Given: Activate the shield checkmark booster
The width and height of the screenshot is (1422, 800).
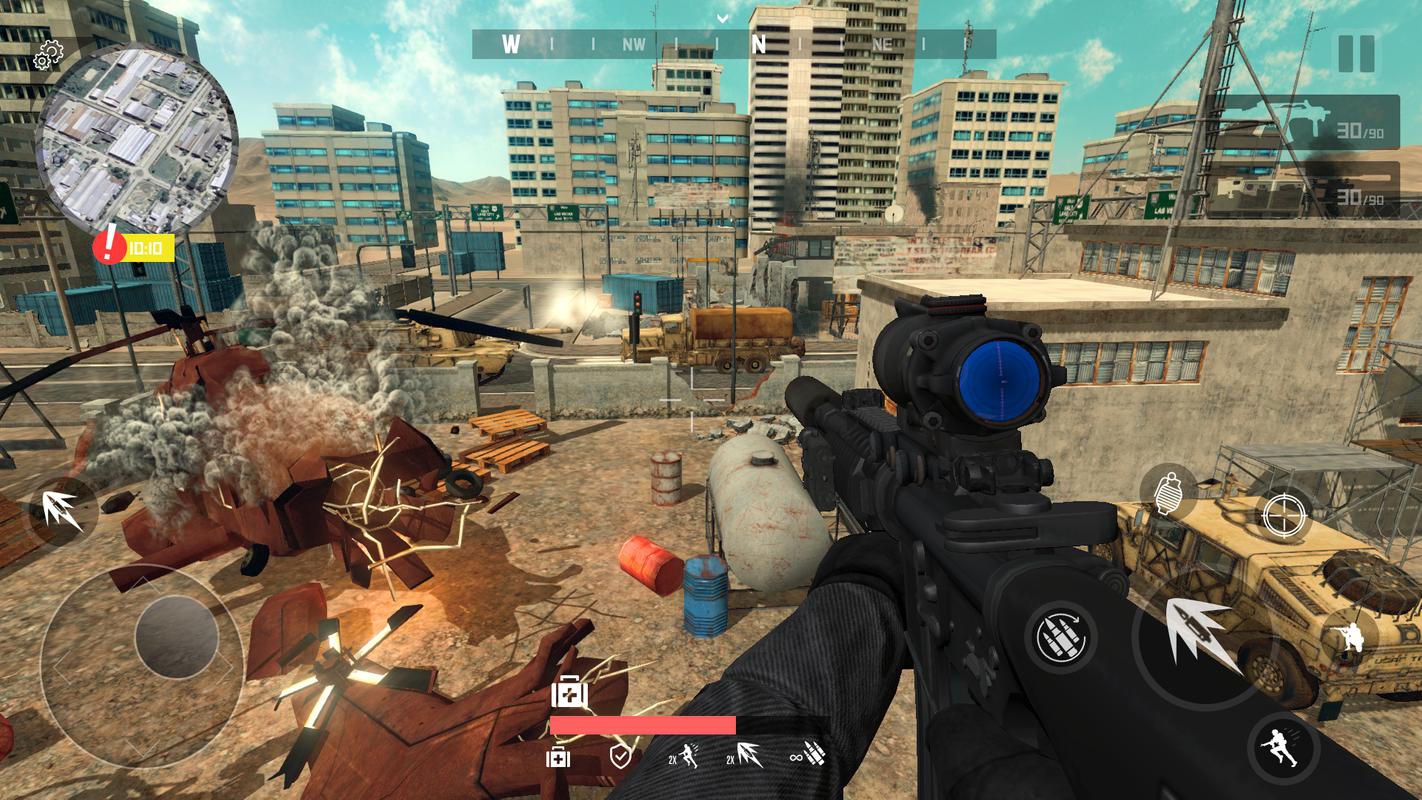Looking at the screenshot, I should [x=620, y=756].
